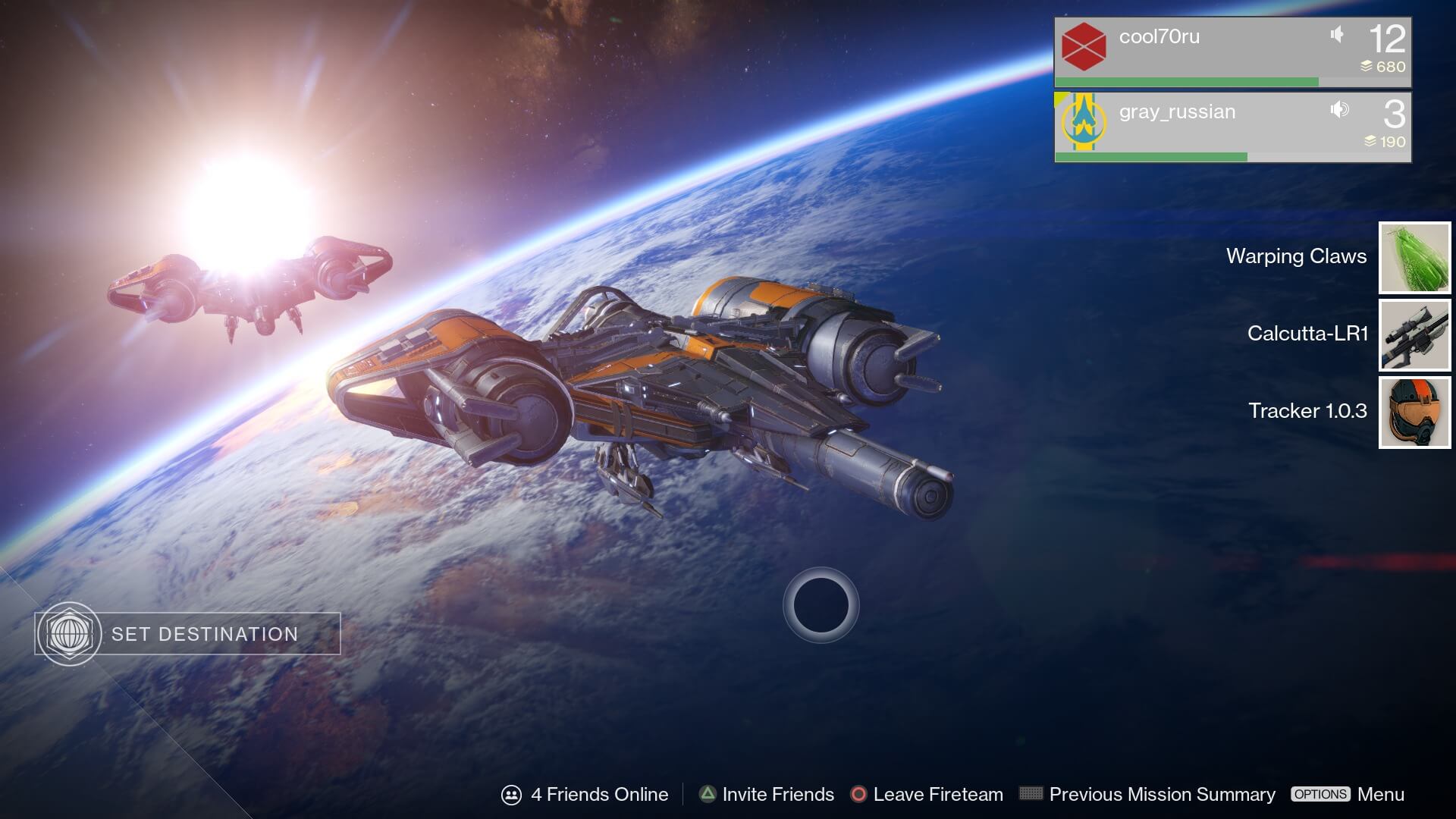Click the circle icon beside Leave Fireteam
Screen dimensions: 1456x819
point(859,794)
